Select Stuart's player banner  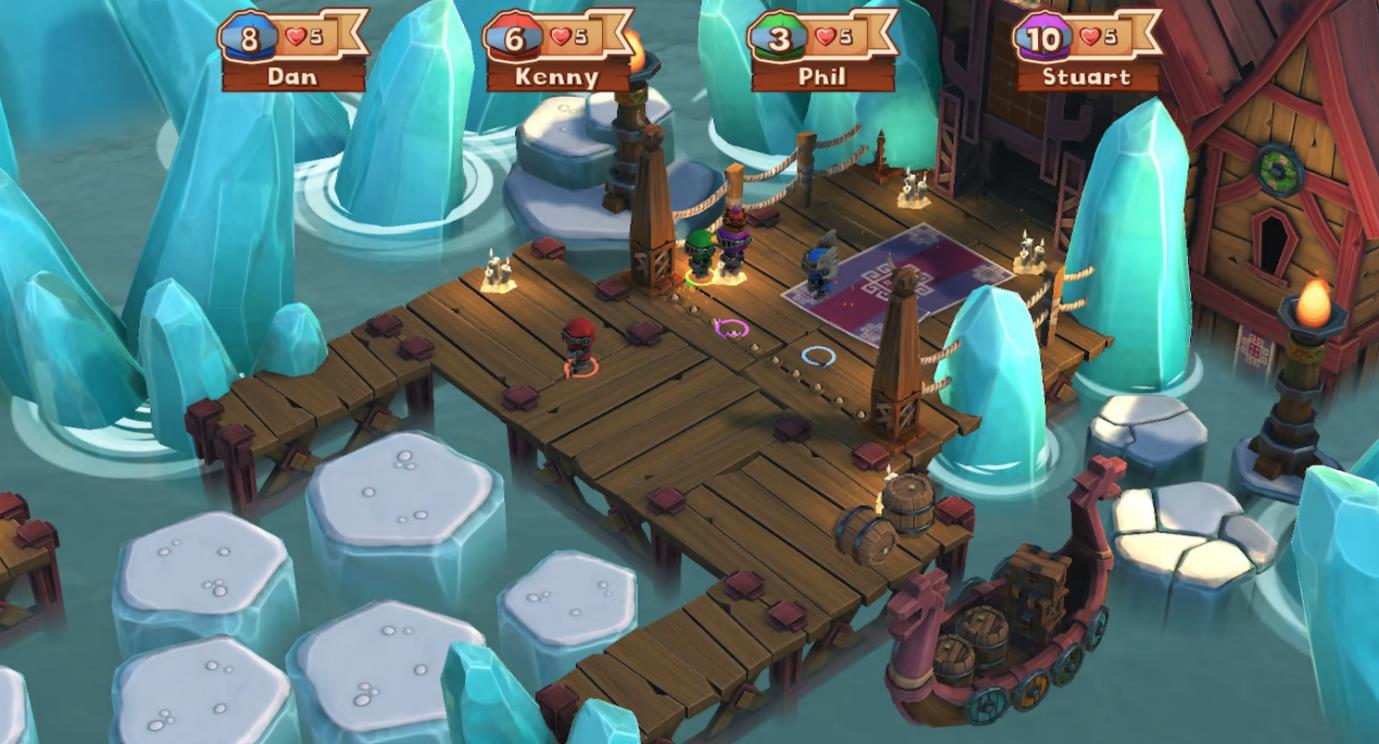(x=1086, y=52)
